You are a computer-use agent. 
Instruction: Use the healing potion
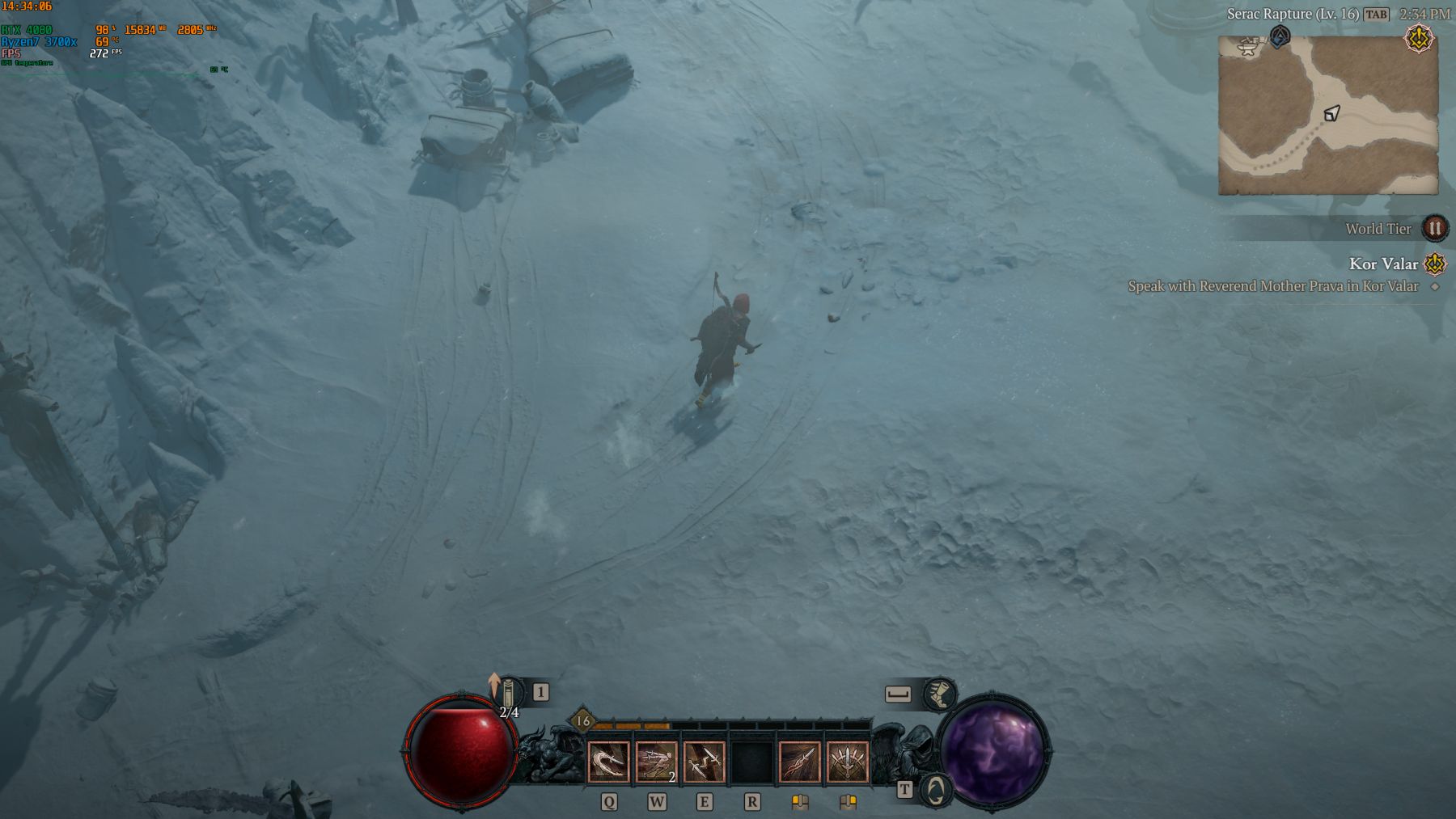(x=509, y=694)
